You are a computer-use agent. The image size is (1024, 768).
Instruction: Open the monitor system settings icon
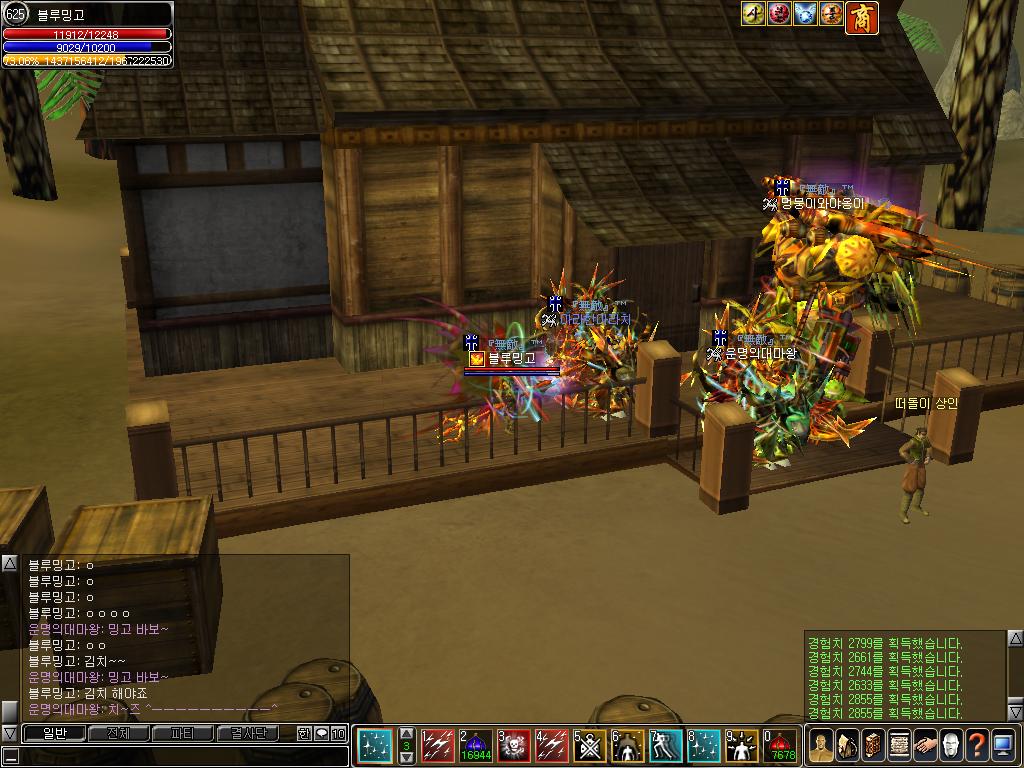click(x=1002, y=746)
